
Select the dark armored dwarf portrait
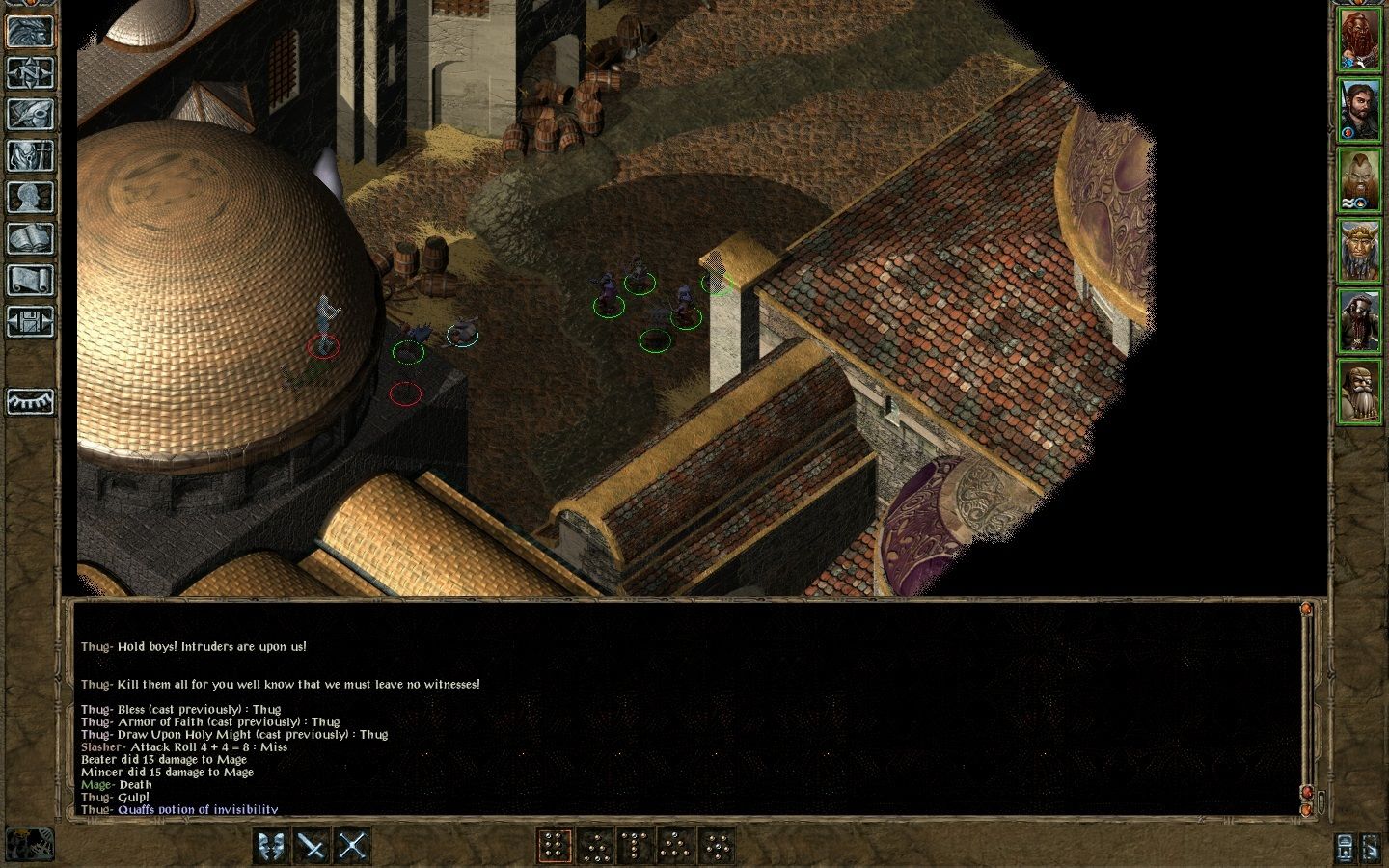1359,320
